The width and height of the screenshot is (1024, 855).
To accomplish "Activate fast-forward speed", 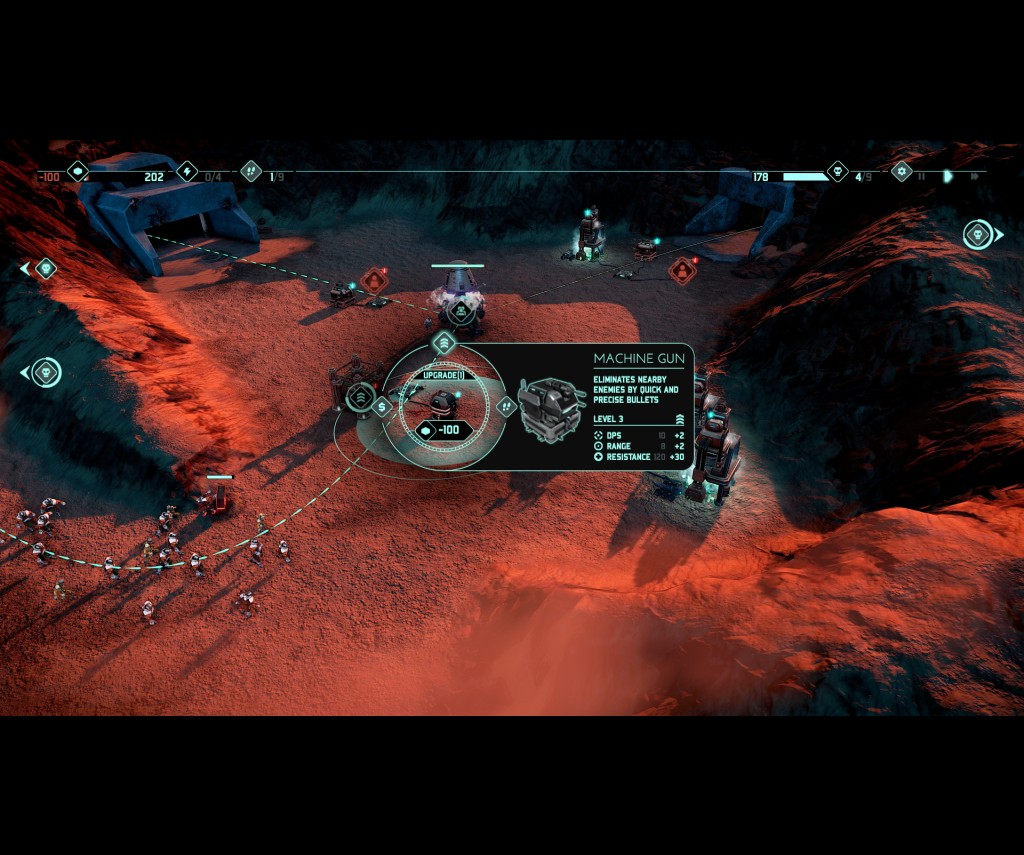I will [x=974, y=177].
